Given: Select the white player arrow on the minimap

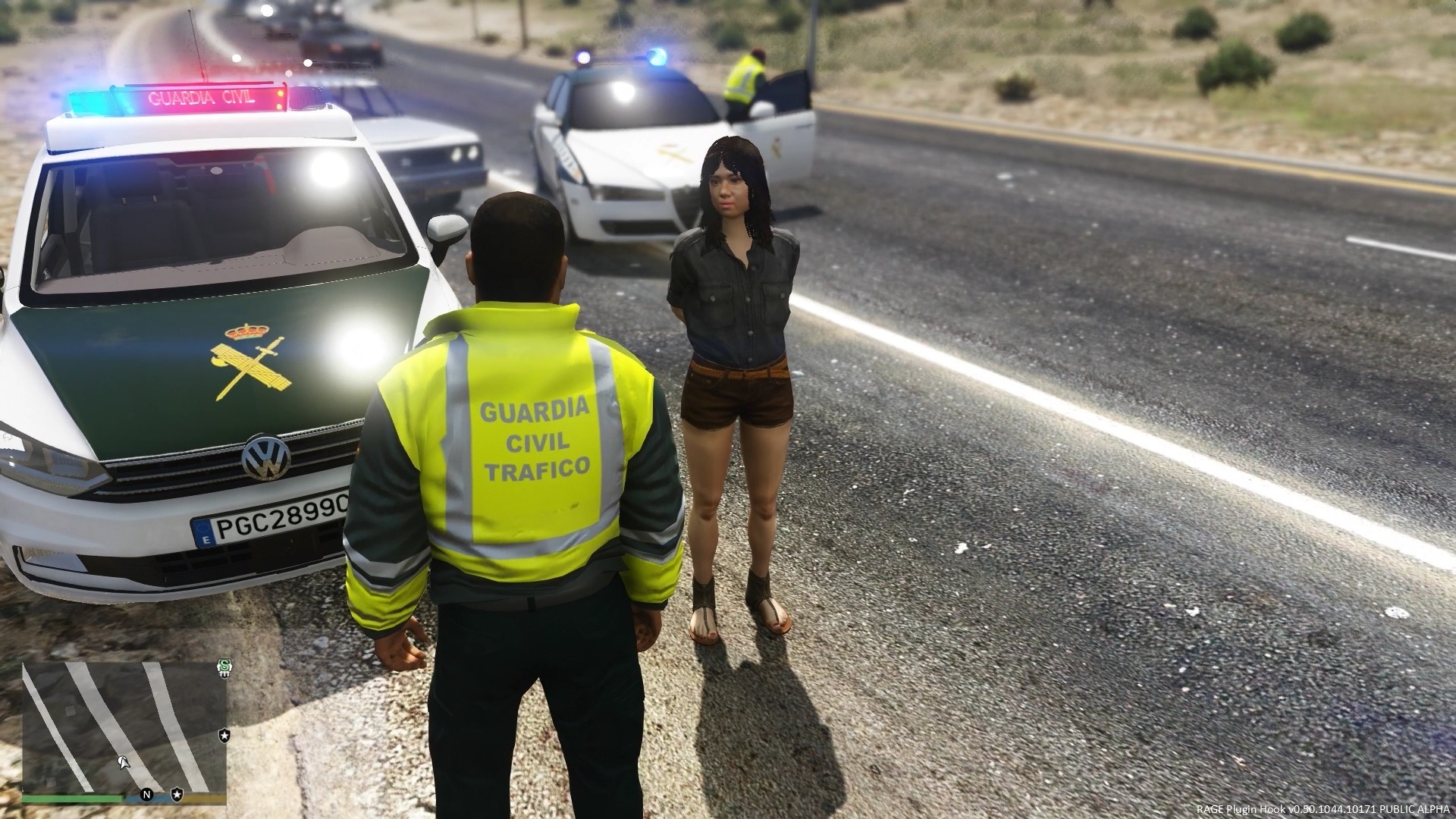Looking at the screenshot, I should pos(122,761).
